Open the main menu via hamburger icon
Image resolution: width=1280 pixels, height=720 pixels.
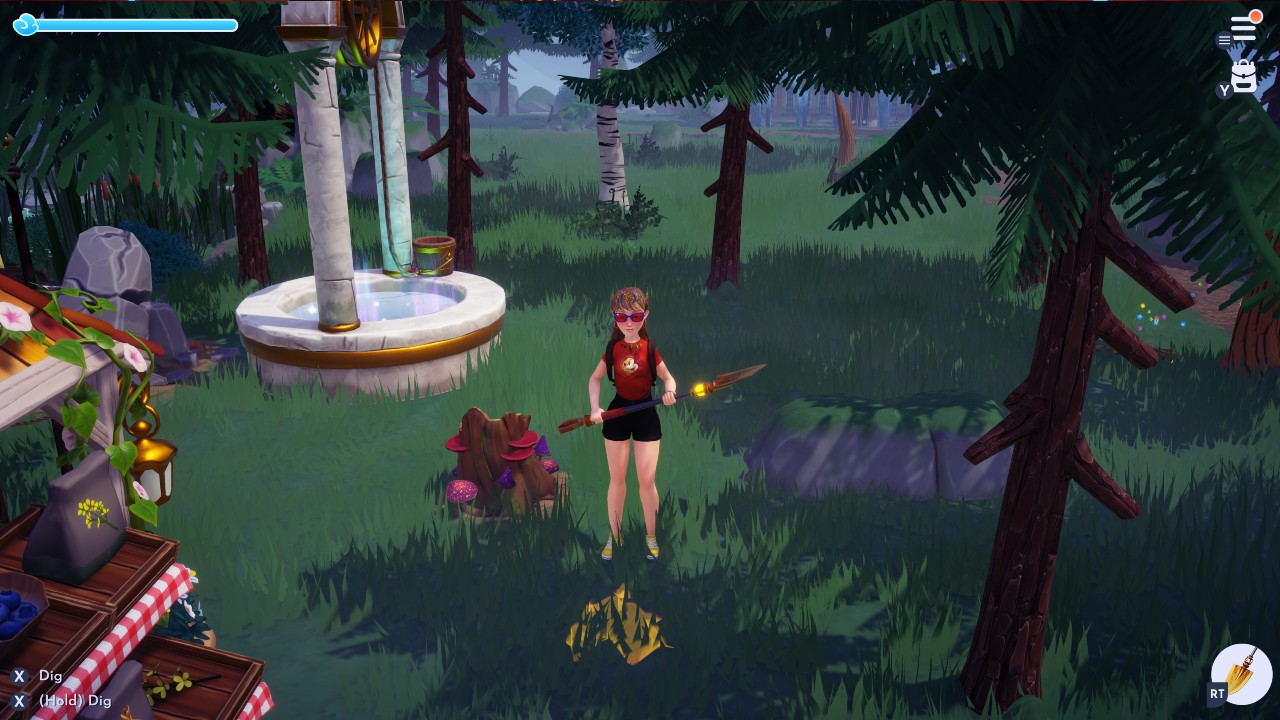coord(1243,27)
